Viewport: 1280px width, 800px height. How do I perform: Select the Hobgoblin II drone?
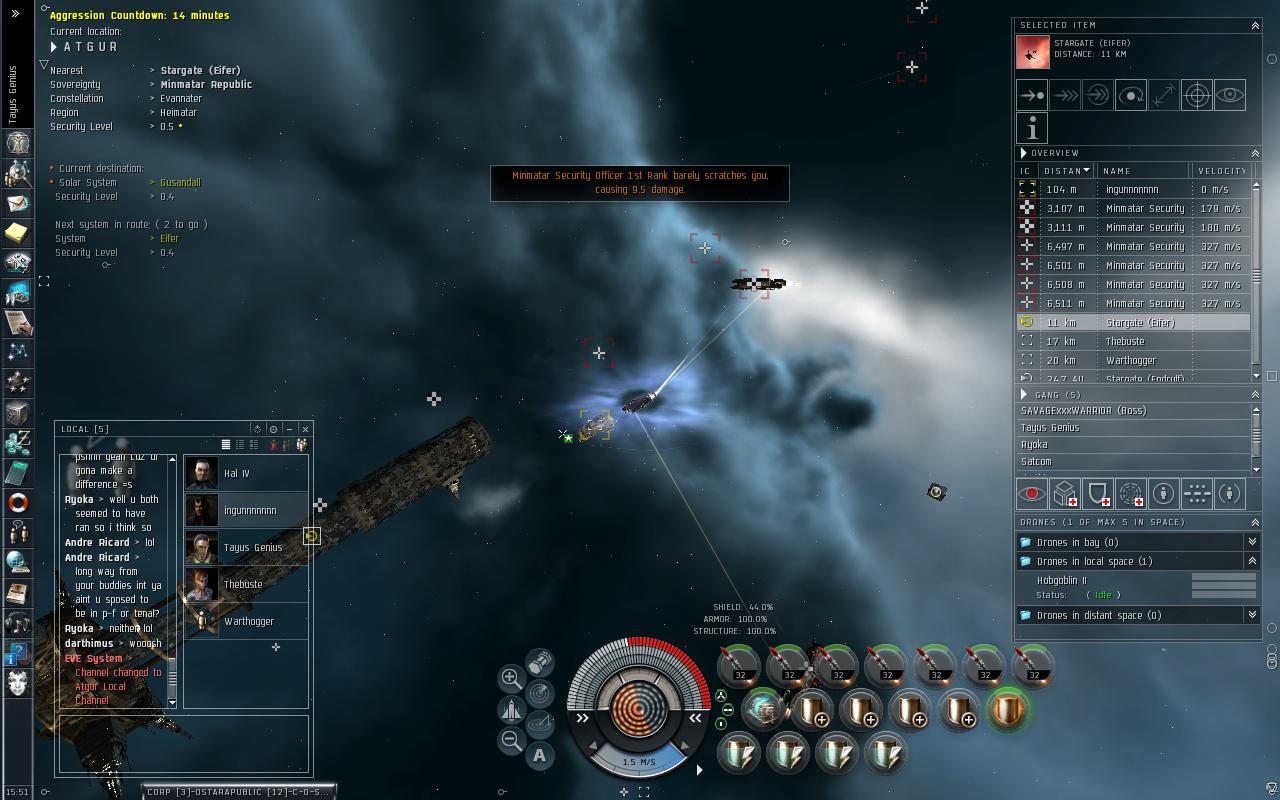pos(1062,580)
